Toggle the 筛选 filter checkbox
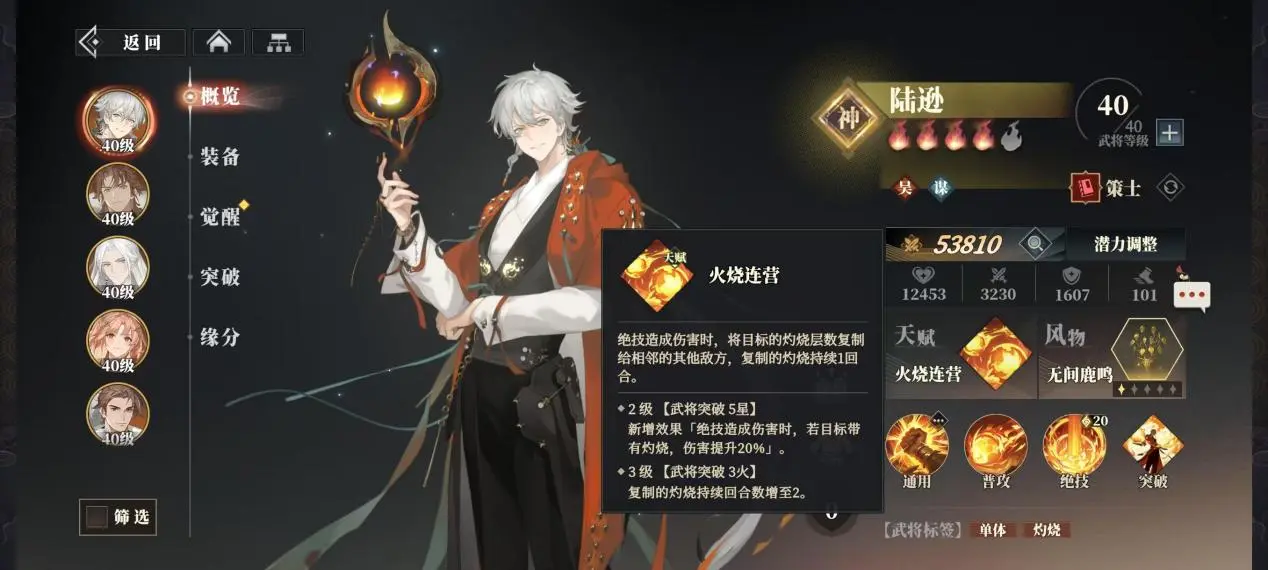Image resolution: width=1268 pixels, height=570 pixels. (x=97, y=517)
